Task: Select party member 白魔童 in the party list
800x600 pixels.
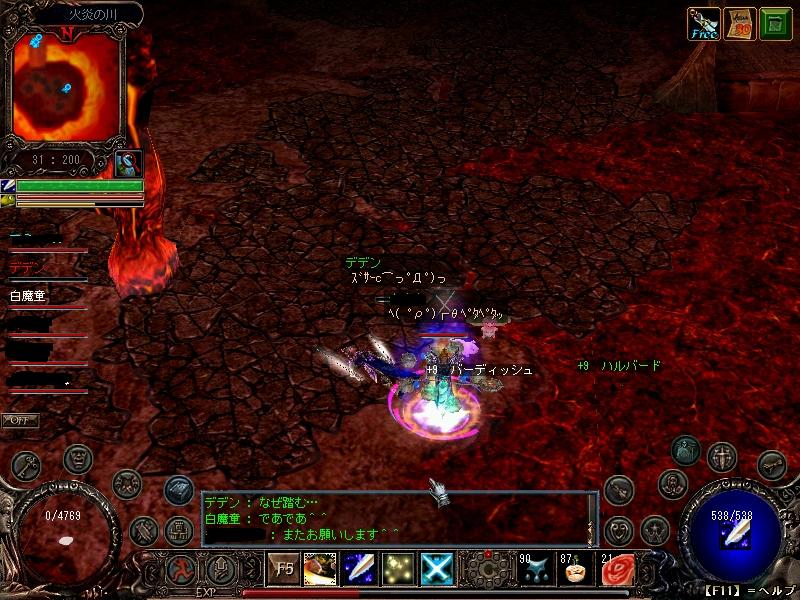Action: [x=29, y=296]
